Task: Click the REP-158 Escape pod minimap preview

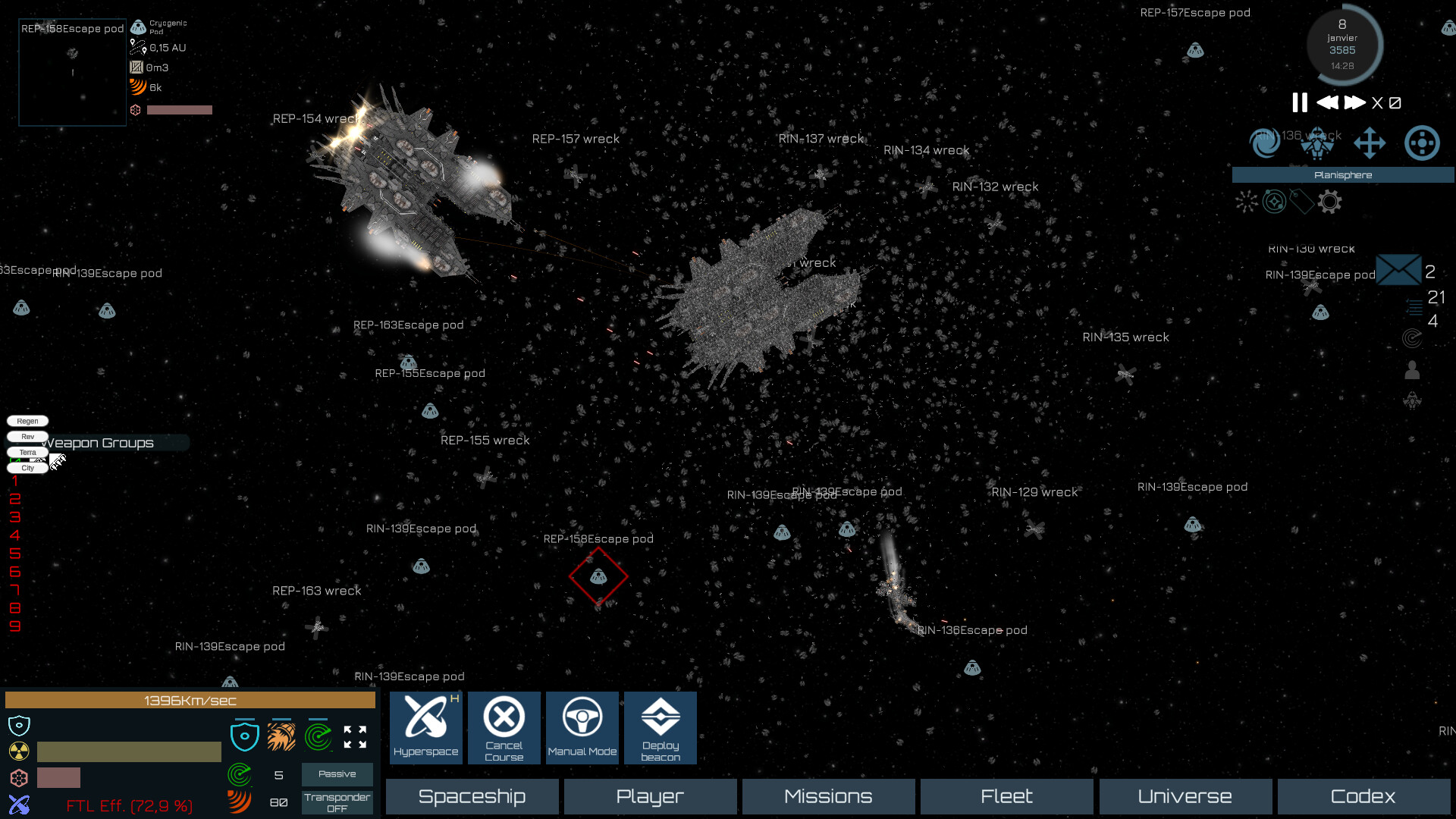Action: coord(72,72)
